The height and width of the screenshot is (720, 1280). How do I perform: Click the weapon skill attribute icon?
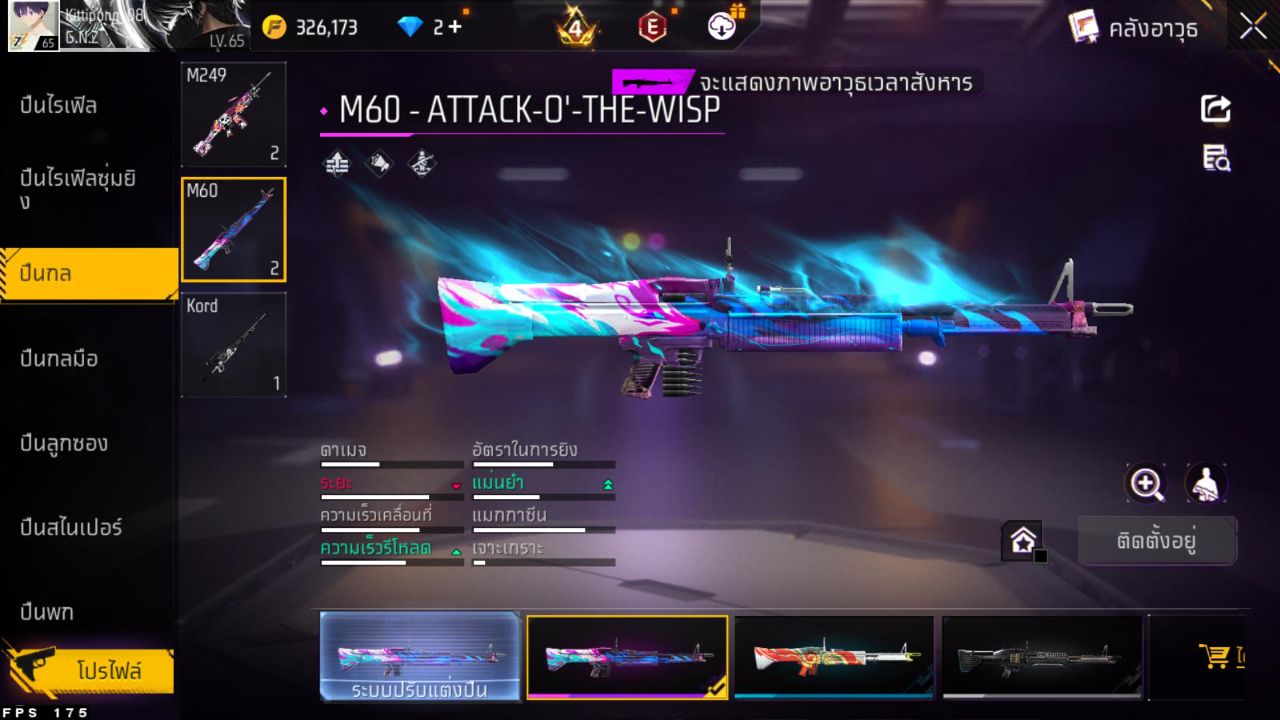420,162
